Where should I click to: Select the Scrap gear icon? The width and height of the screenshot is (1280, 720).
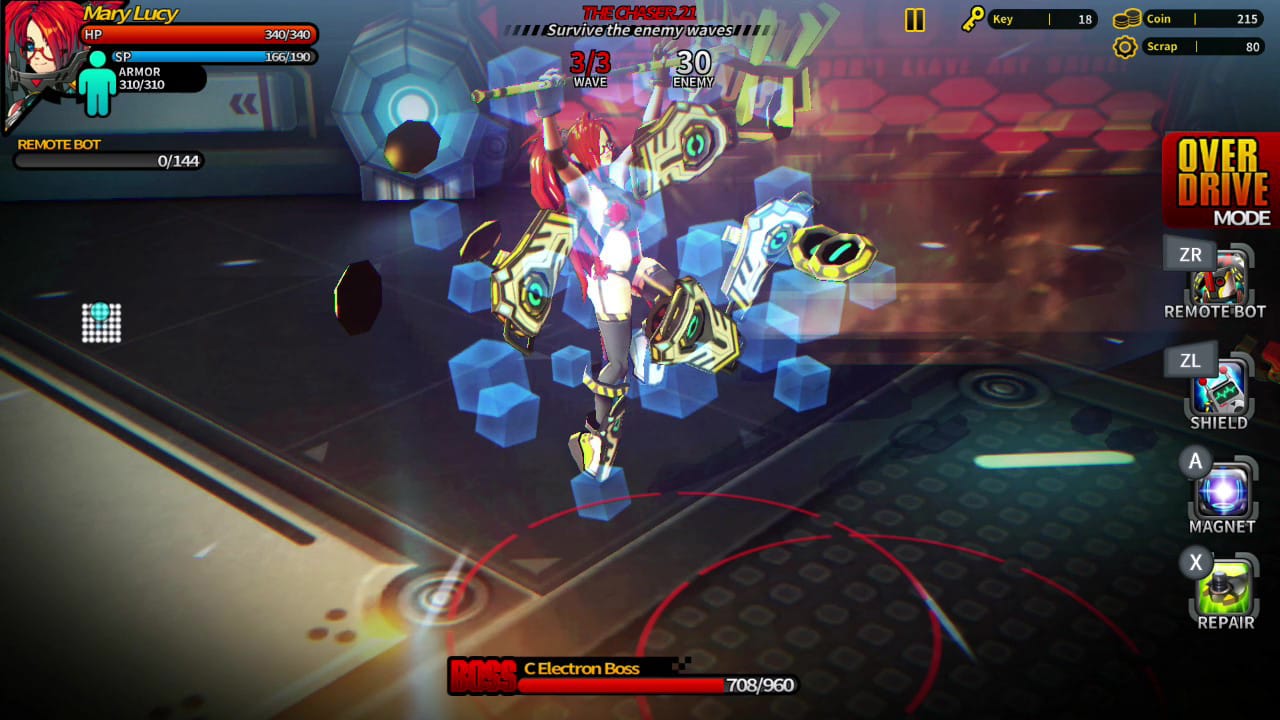pyautogui.click(x=1127, y=46)
